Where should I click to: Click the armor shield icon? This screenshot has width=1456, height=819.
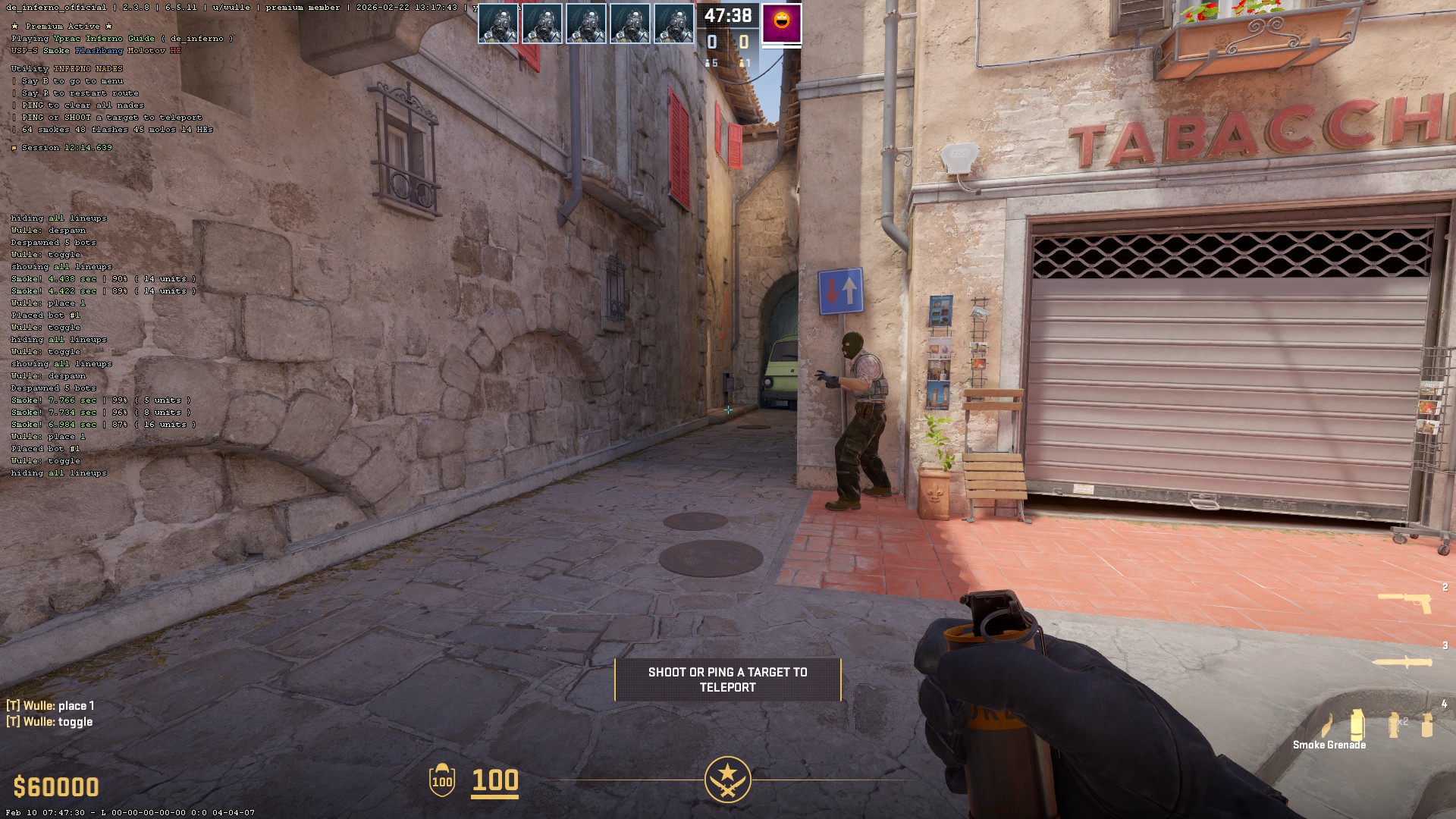point(442,780)
